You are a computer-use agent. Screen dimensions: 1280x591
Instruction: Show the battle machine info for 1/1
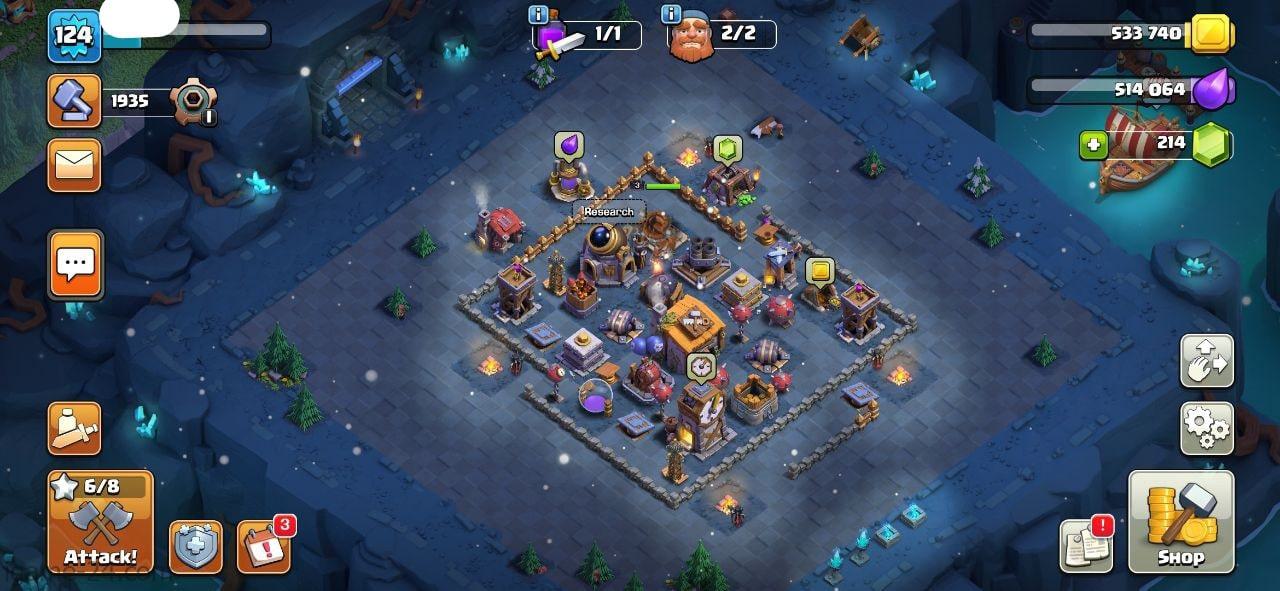click(x=539, y=14)
